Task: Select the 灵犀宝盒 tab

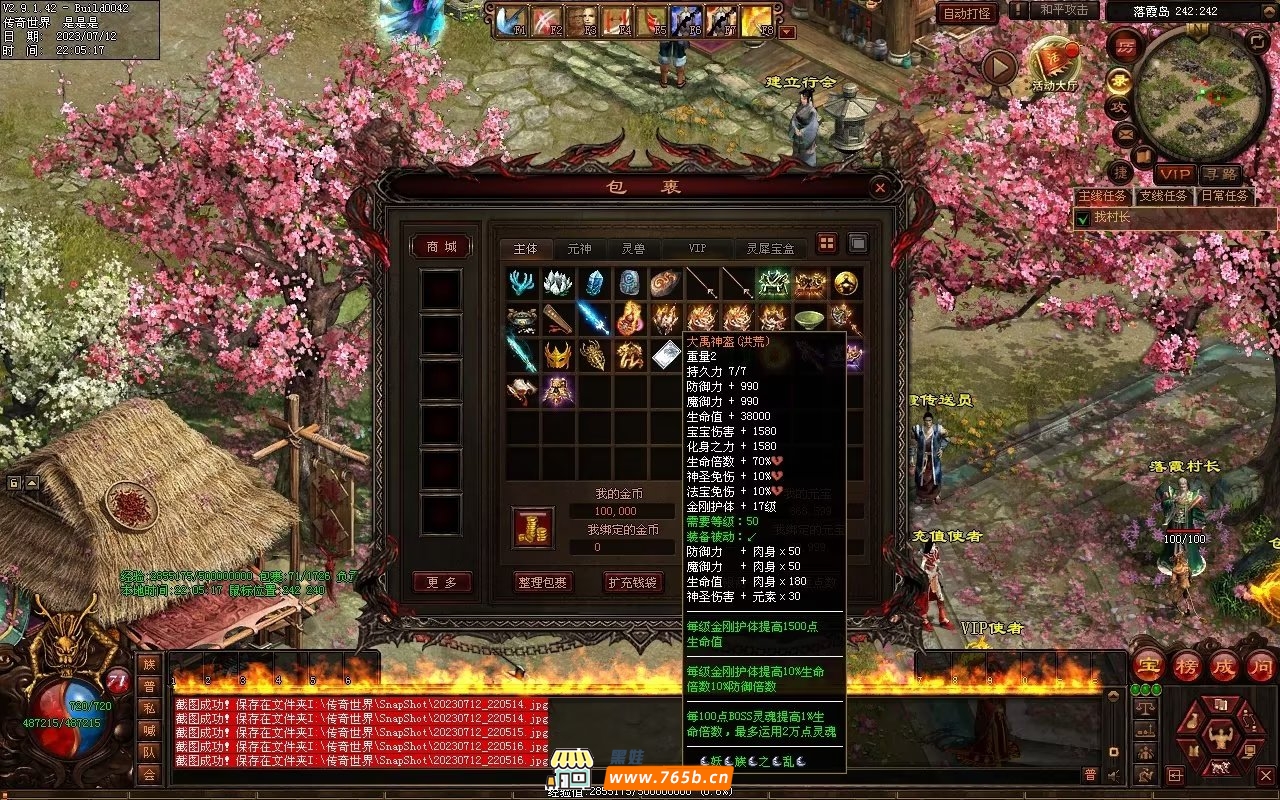Action: 770,248
